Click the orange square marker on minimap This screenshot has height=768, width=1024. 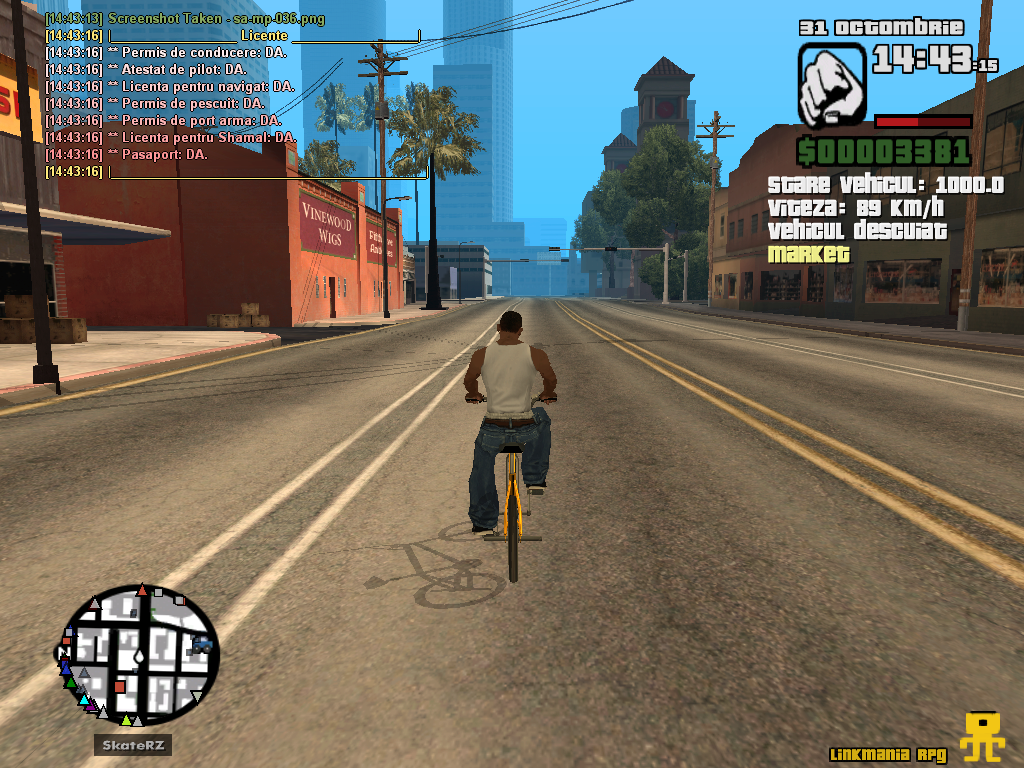tap(120, 686)
